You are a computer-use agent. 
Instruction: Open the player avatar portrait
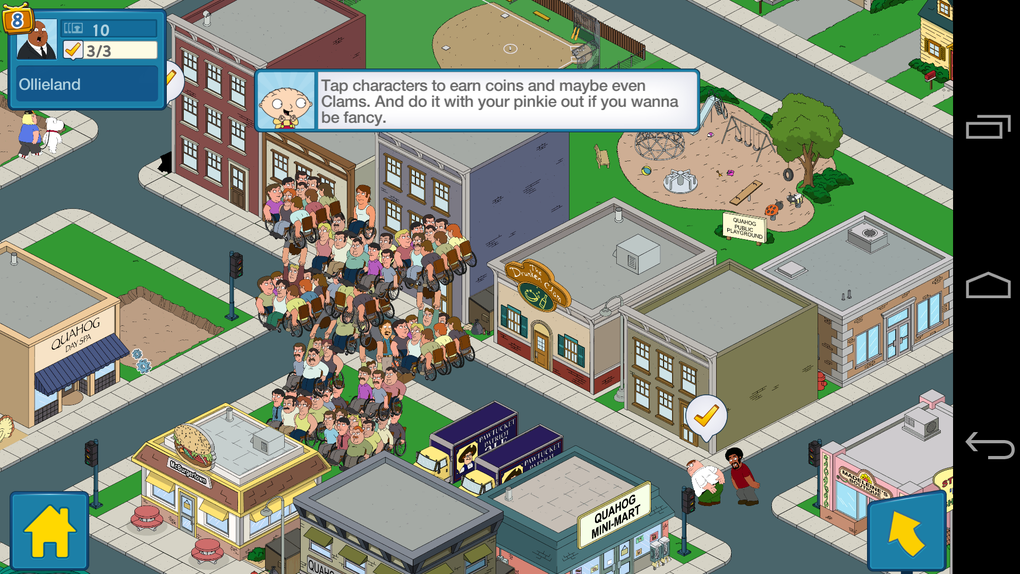[x=36, y=40]
